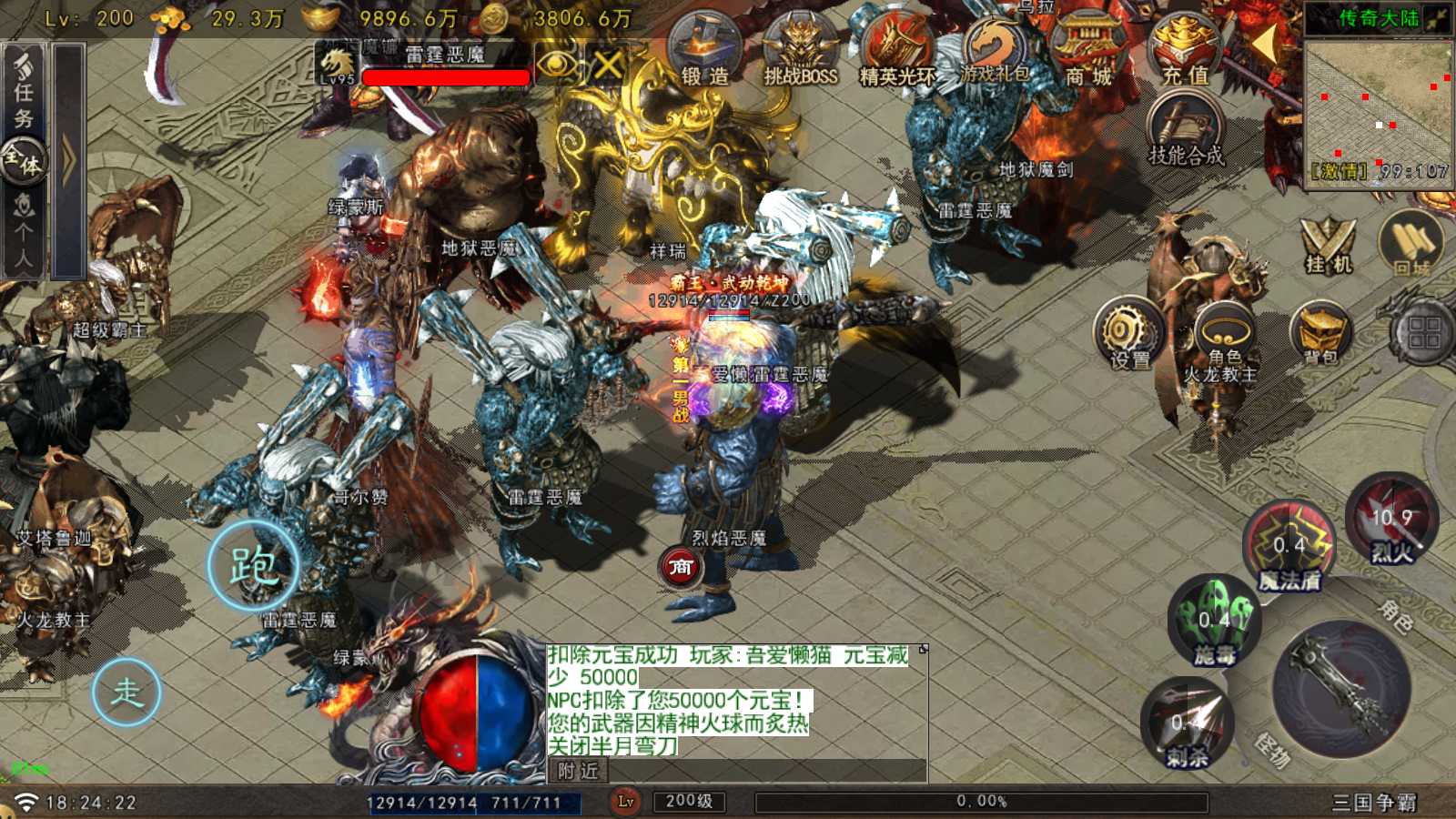Cast the 施毒 poison skill
The width and height of the screenshot is (1456, 819).
pos(1215,622)
